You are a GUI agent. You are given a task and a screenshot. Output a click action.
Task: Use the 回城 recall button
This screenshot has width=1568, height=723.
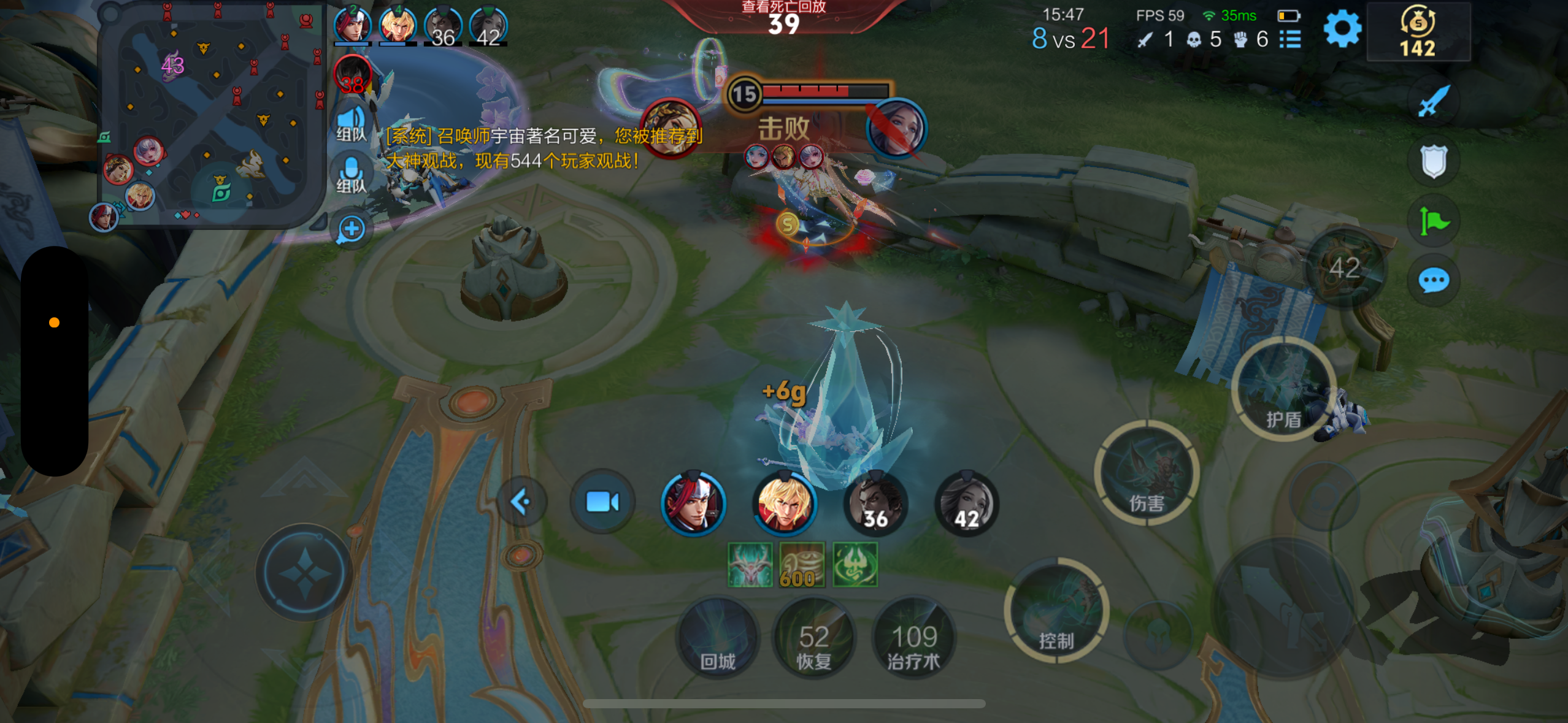coord(717,638)
